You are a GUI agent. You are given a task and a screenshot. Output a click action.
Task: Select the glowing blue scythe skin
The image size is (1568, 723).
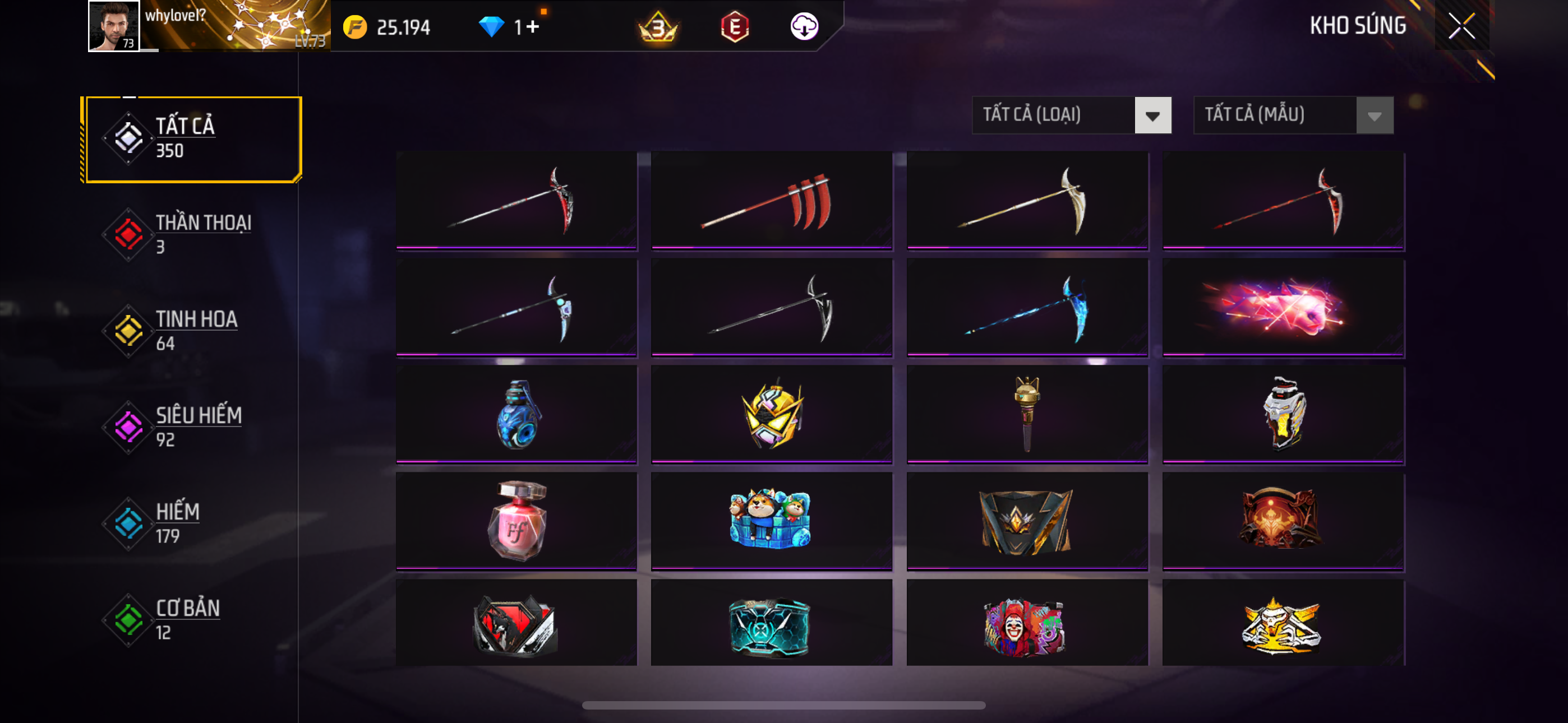point(1027,307)
